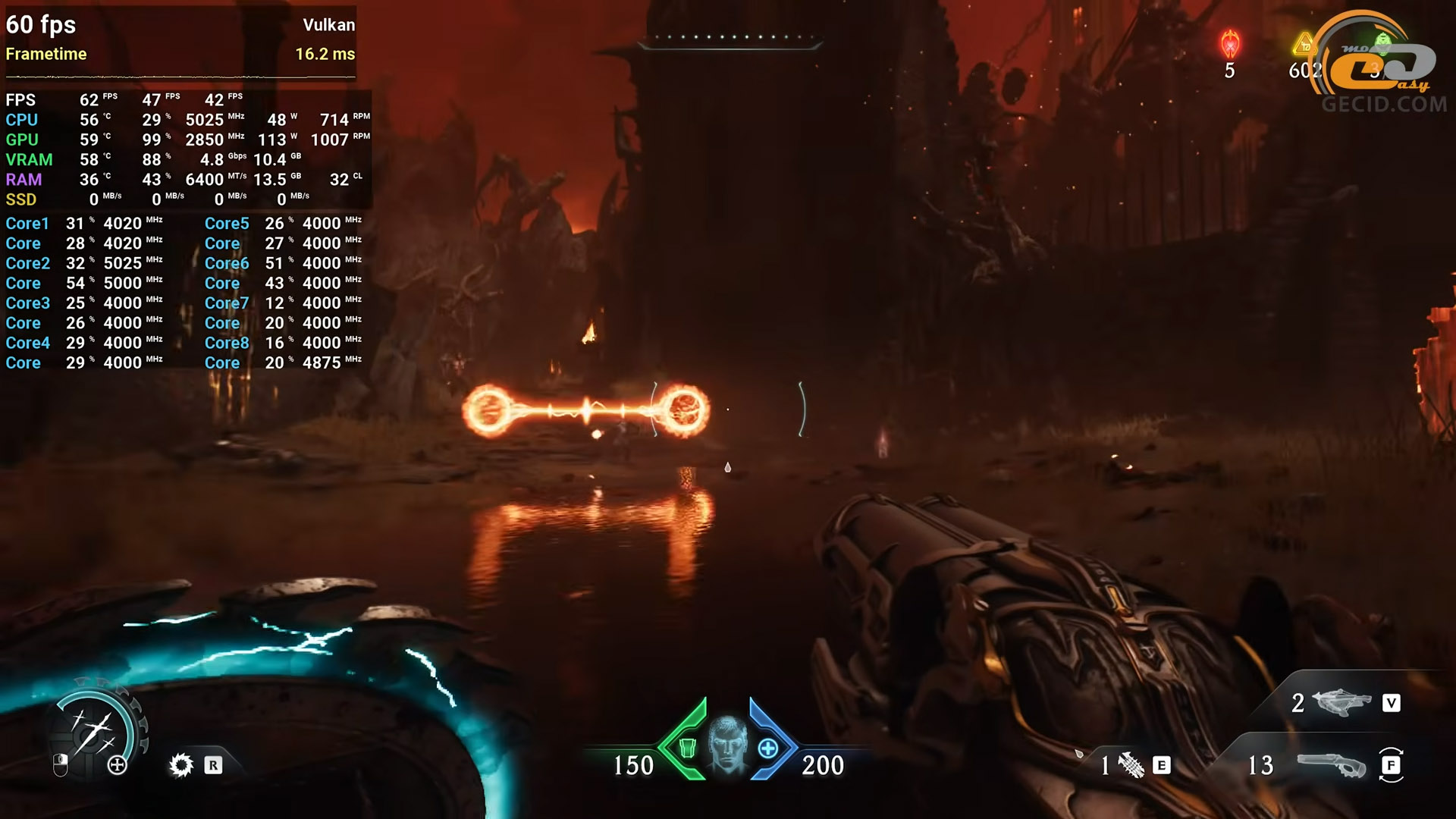Select the crossbow-style weapon icon

1341,702
